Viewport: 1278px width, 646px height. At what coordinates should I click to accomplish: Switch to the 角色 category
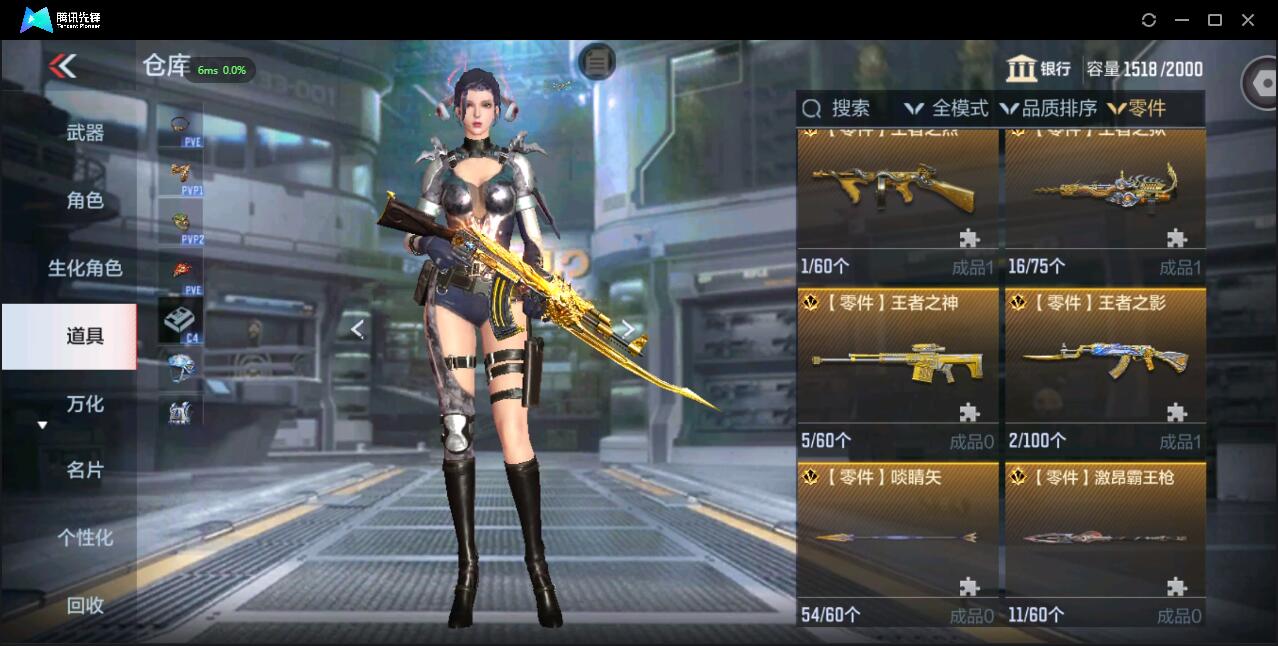[x=85, y=201]
